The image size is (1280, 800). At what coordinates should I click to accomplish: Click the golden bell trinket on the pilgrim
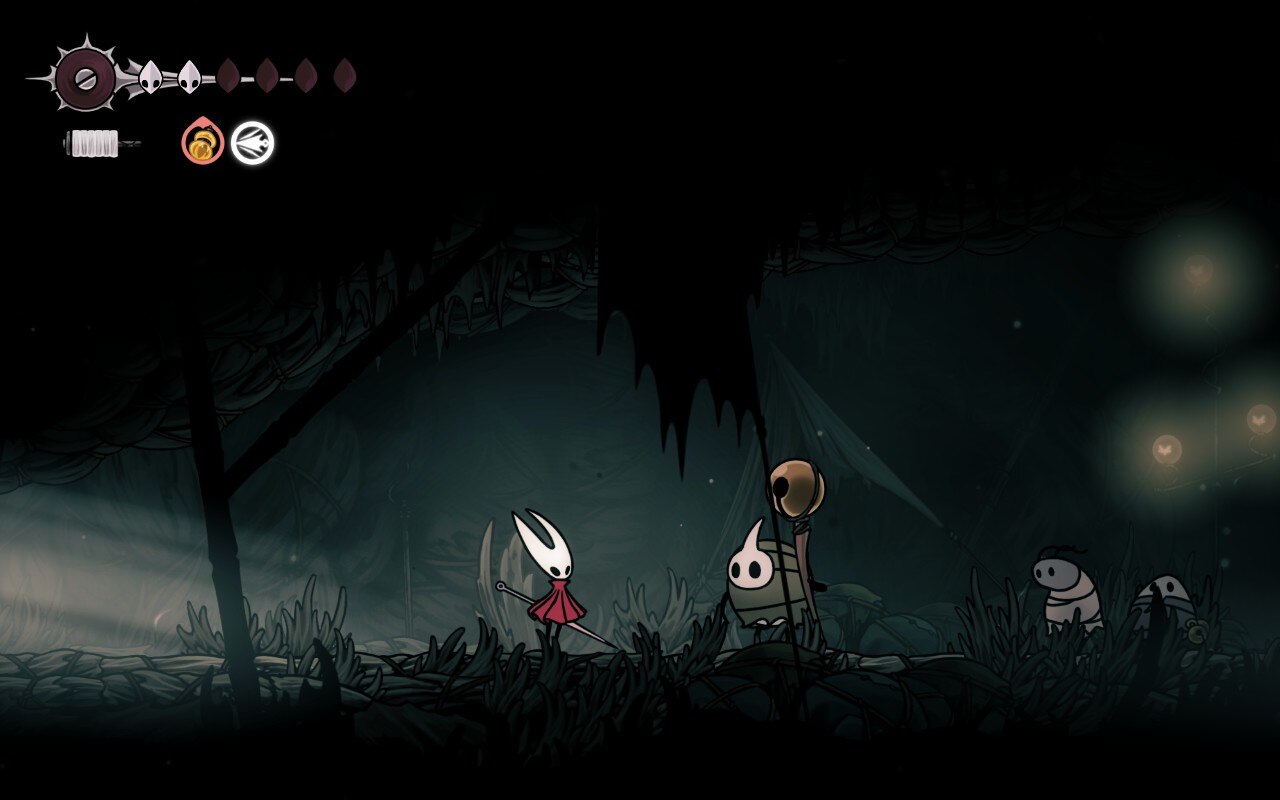[x=1196, y=632]
